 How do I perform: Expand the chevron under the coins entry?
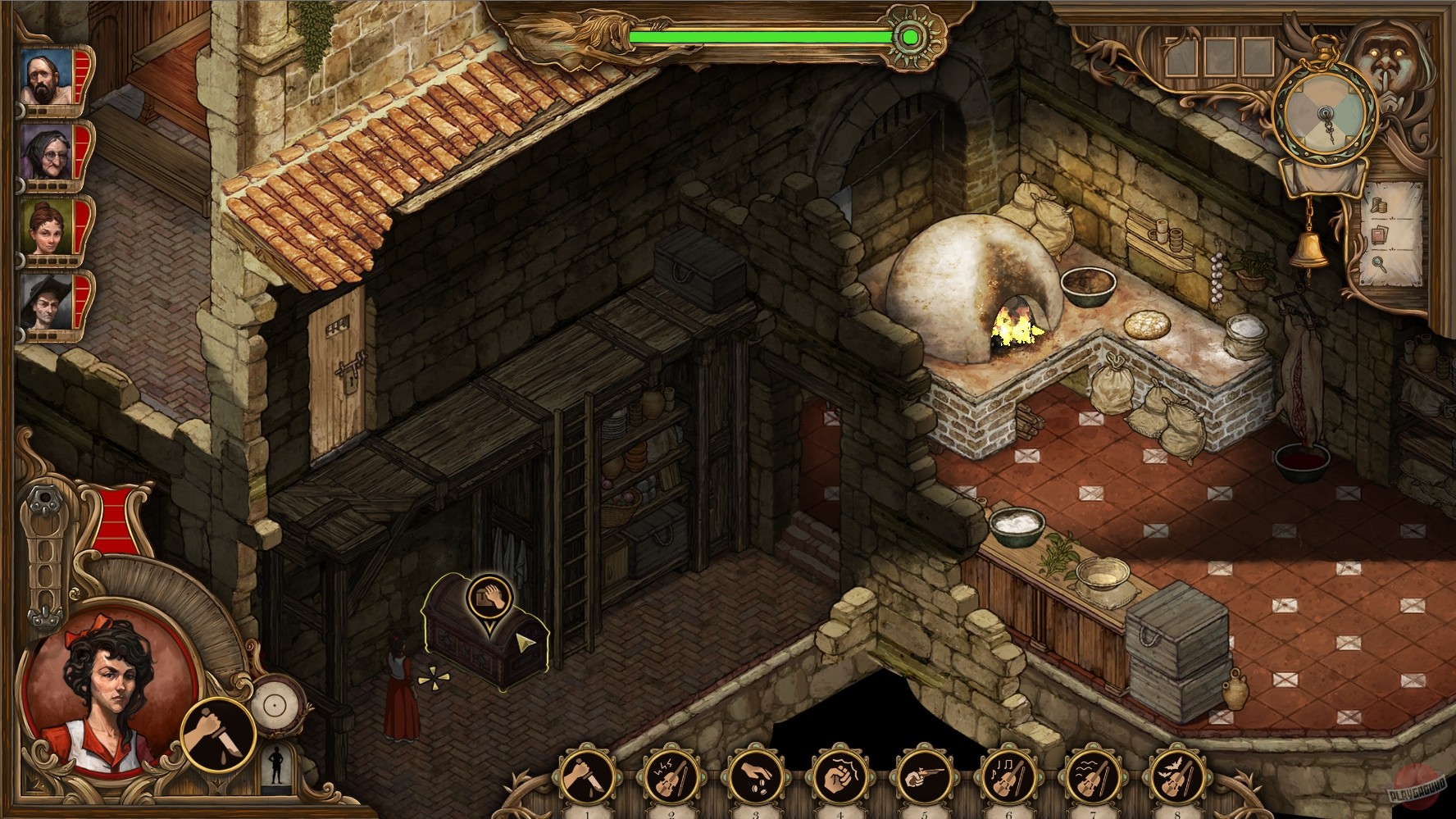1392,218
